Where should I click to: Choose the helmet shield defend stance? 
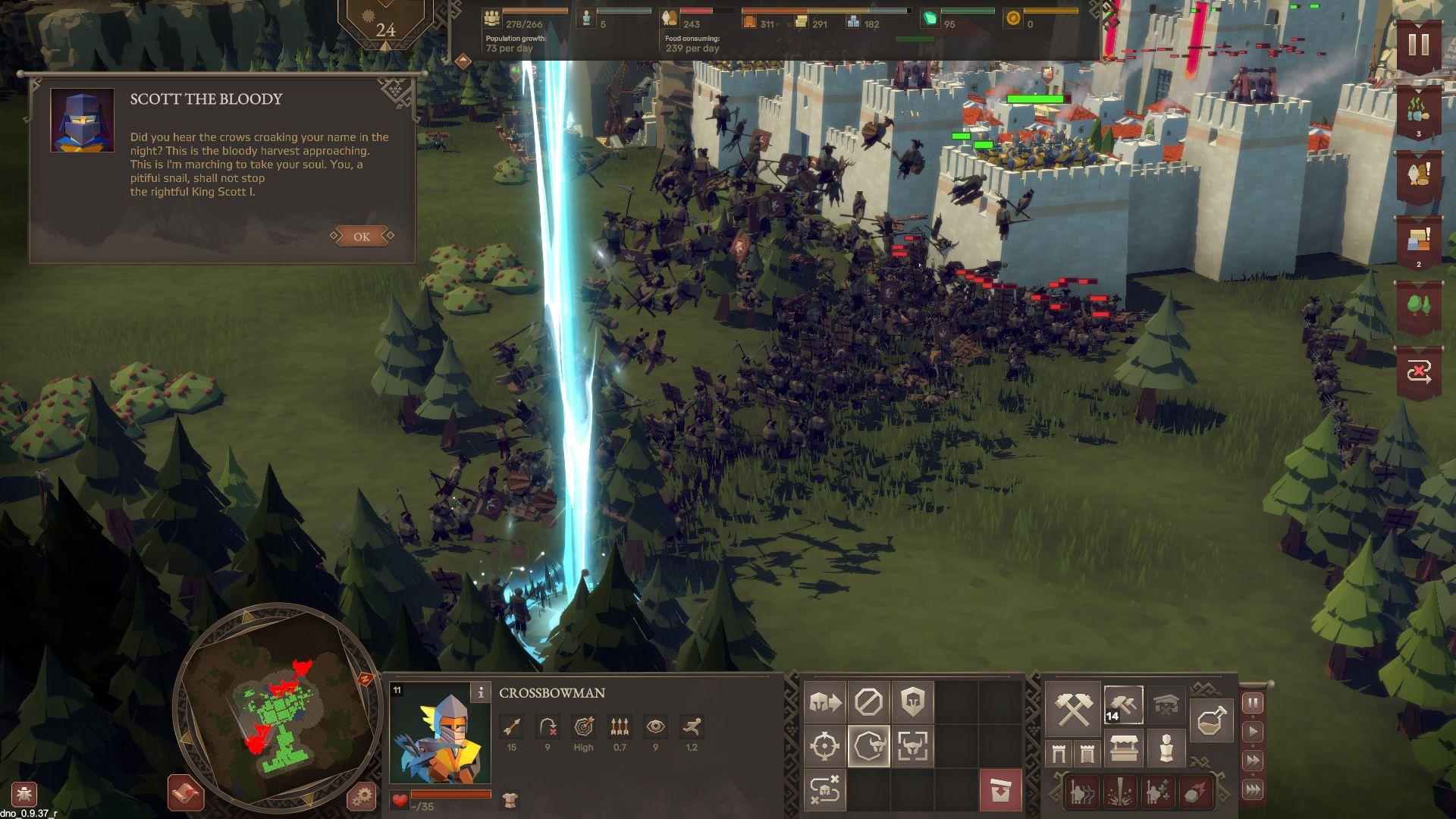point(912,703)
